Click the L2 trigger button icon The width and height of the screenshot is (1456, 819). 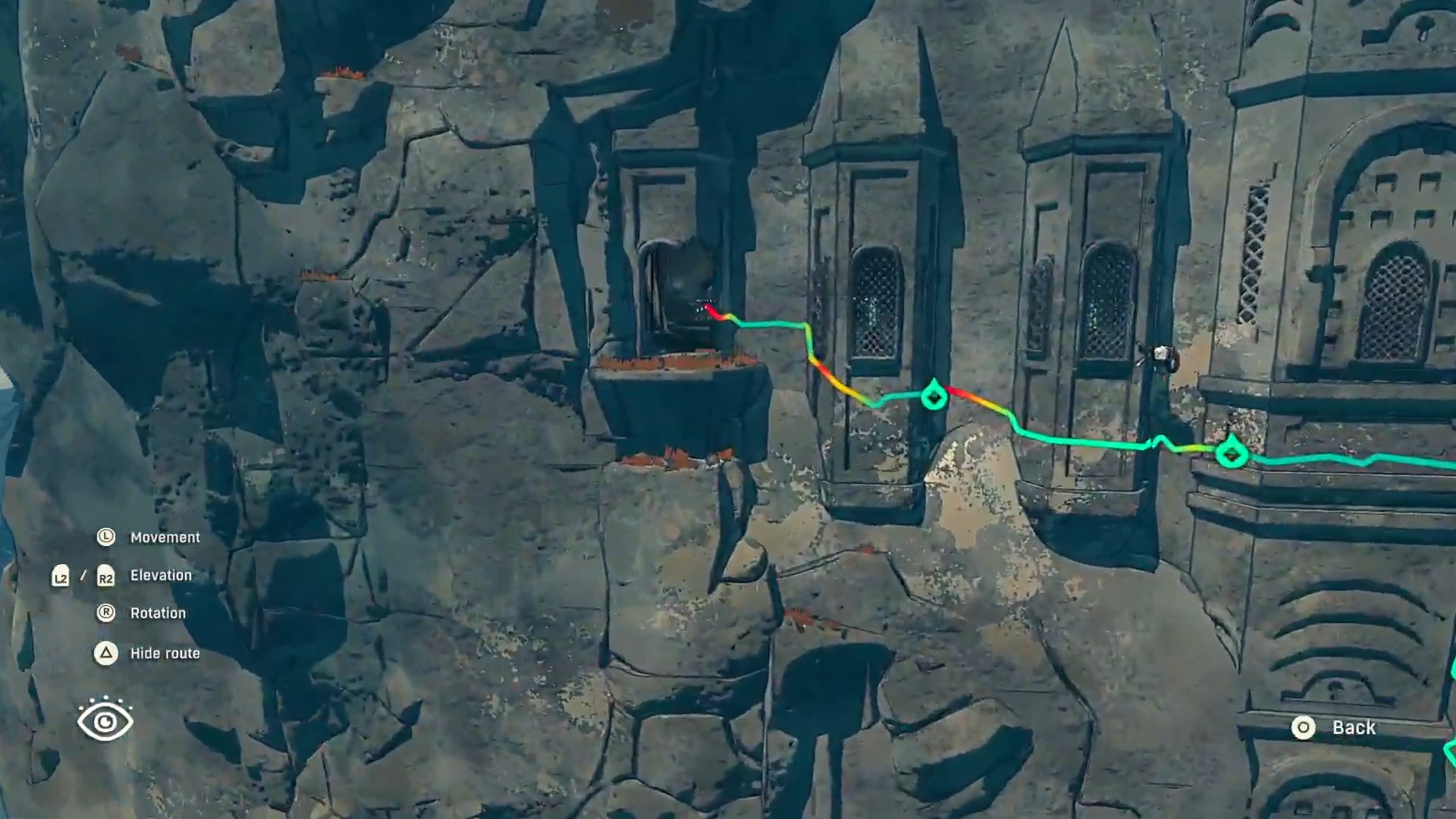coord(61,576)
